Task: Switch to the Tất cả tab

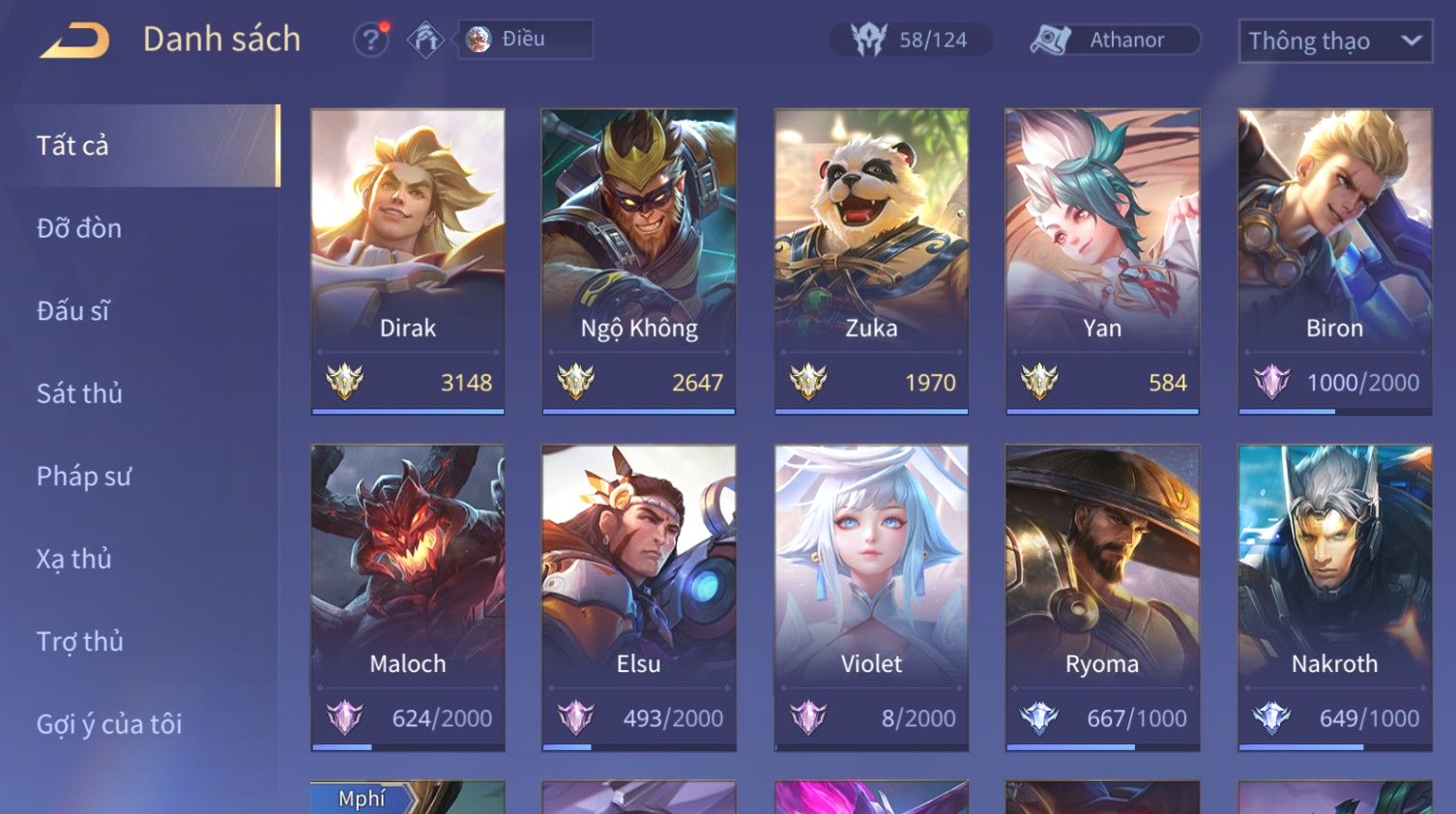Action: 141,145
